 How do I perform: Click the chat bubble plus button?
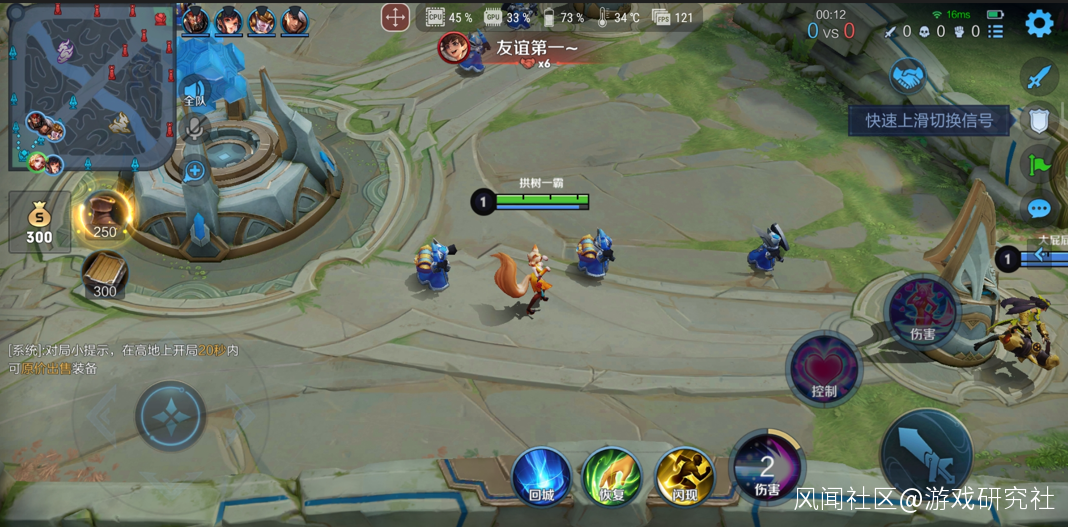195,171
